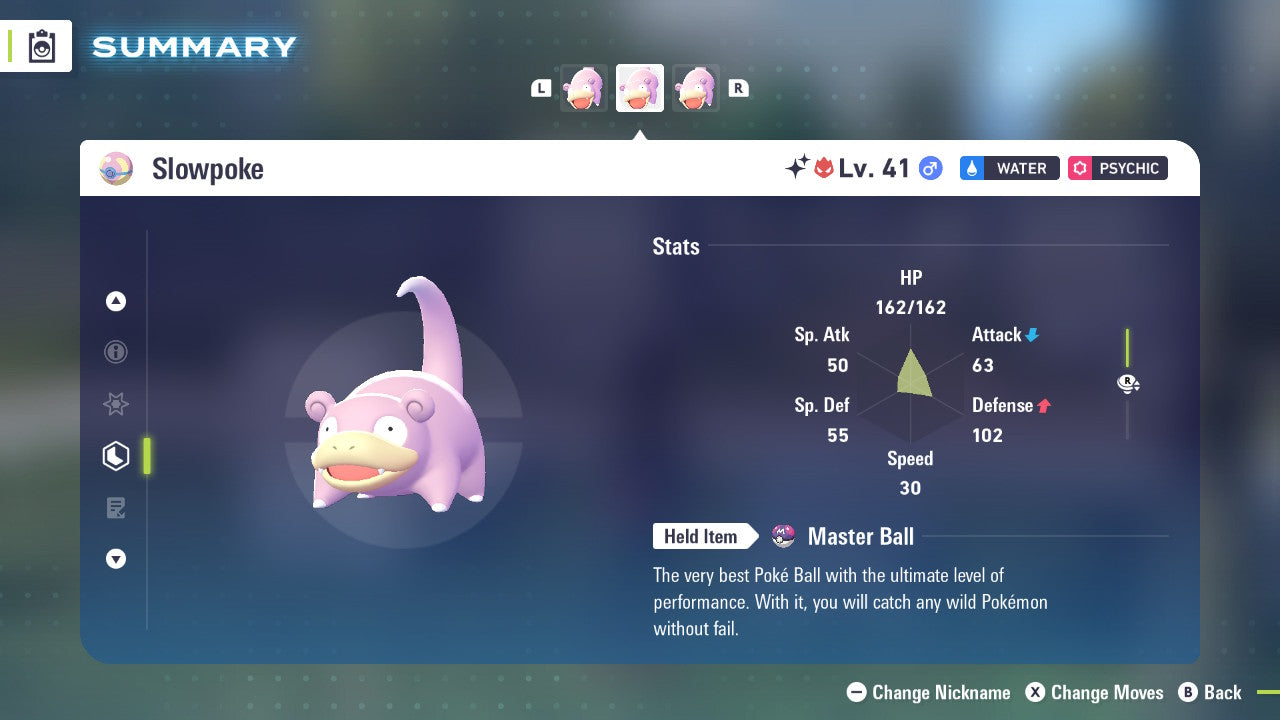Image resolution: width=1280 pixels, height=720 pixels.
Task: Select the centered Slowpoke thumbnail at top
Action: click(x=639, y=88)
